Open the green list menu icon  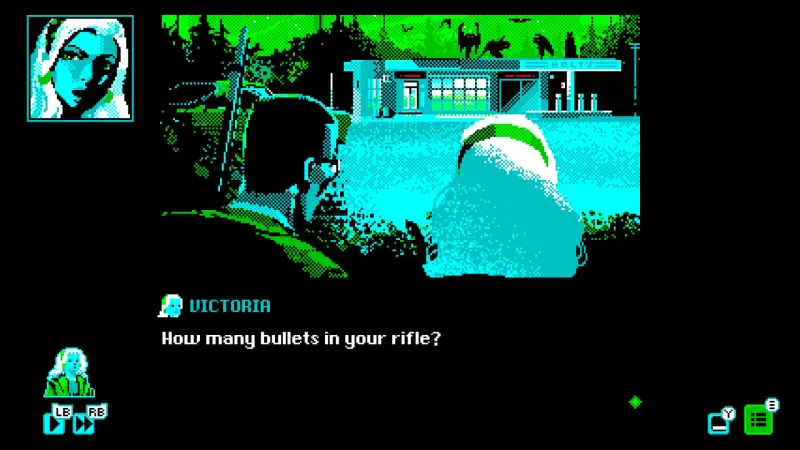(x=758, y=421)
